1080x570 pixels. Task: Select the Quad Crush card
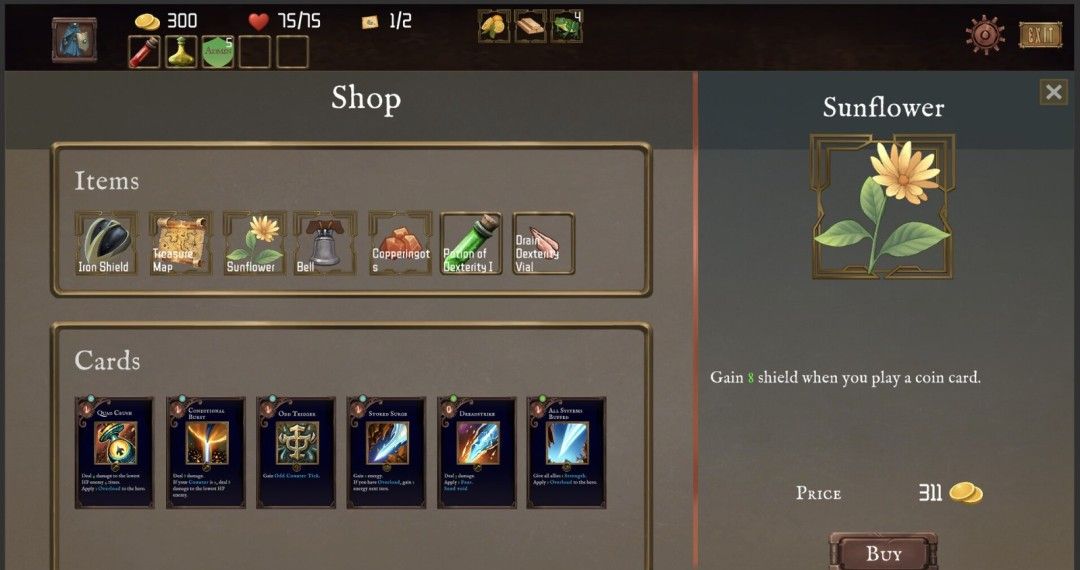coord(115,452)
